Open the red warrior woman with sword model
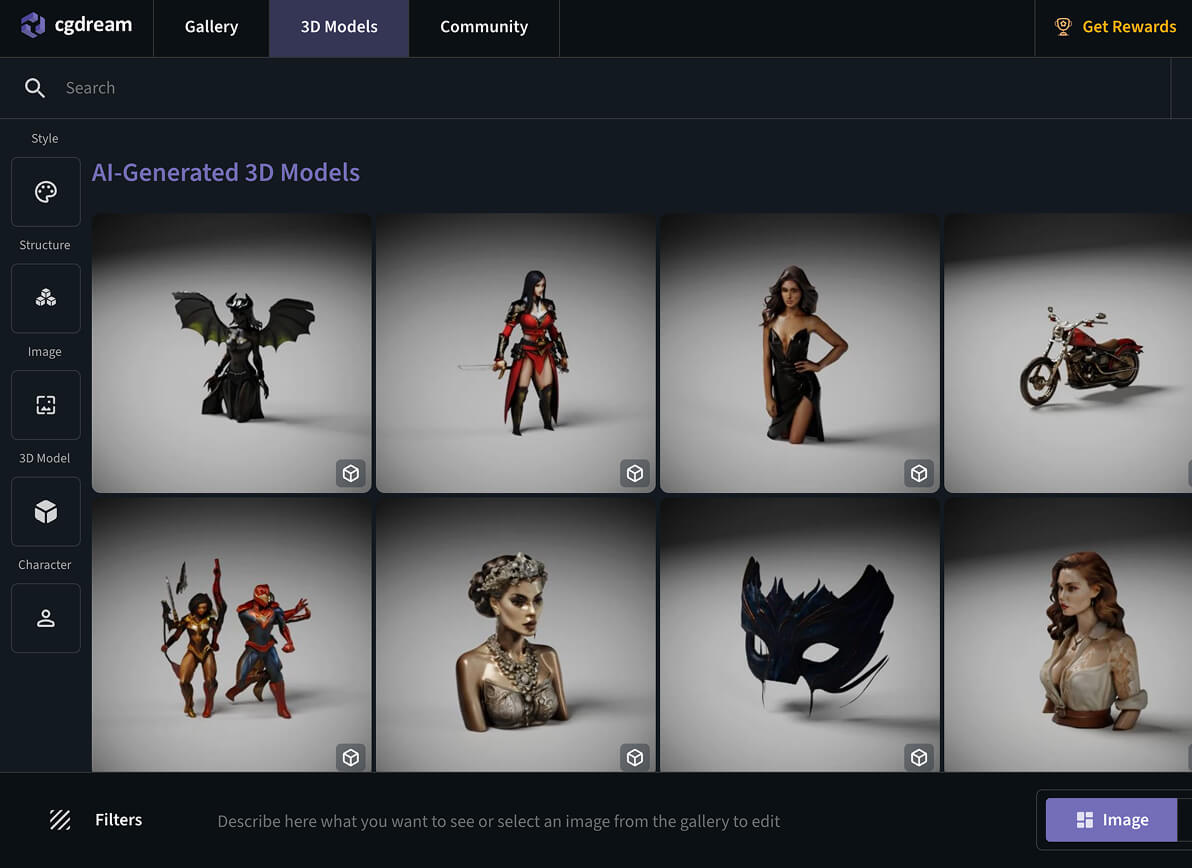This screenshot has height=868, width=1192. click(516, 353)
